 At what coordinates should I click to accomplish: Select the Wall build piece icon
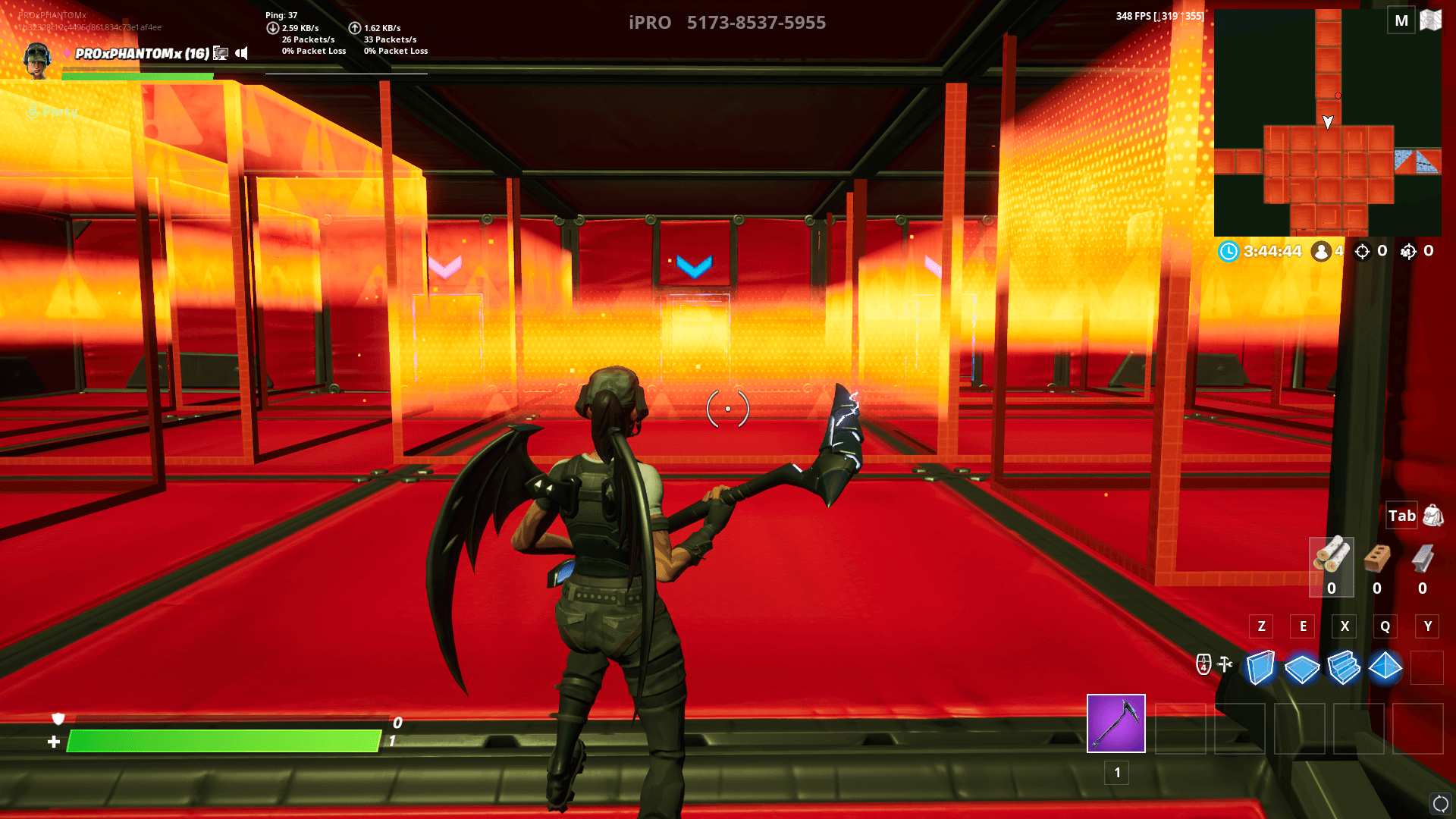(x=1261, y=670)
